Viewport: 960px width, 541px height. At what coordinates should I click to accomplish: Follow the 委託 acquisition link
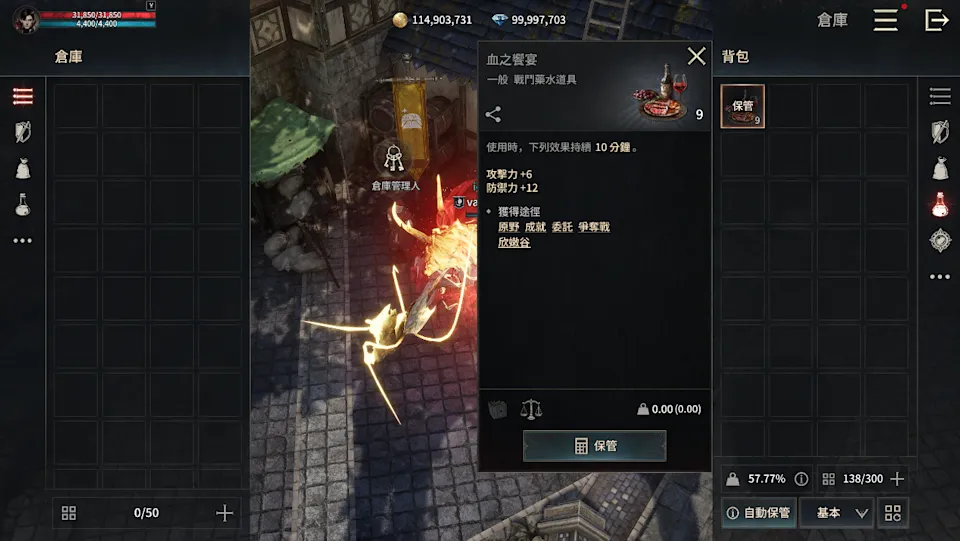coord(561,227)
